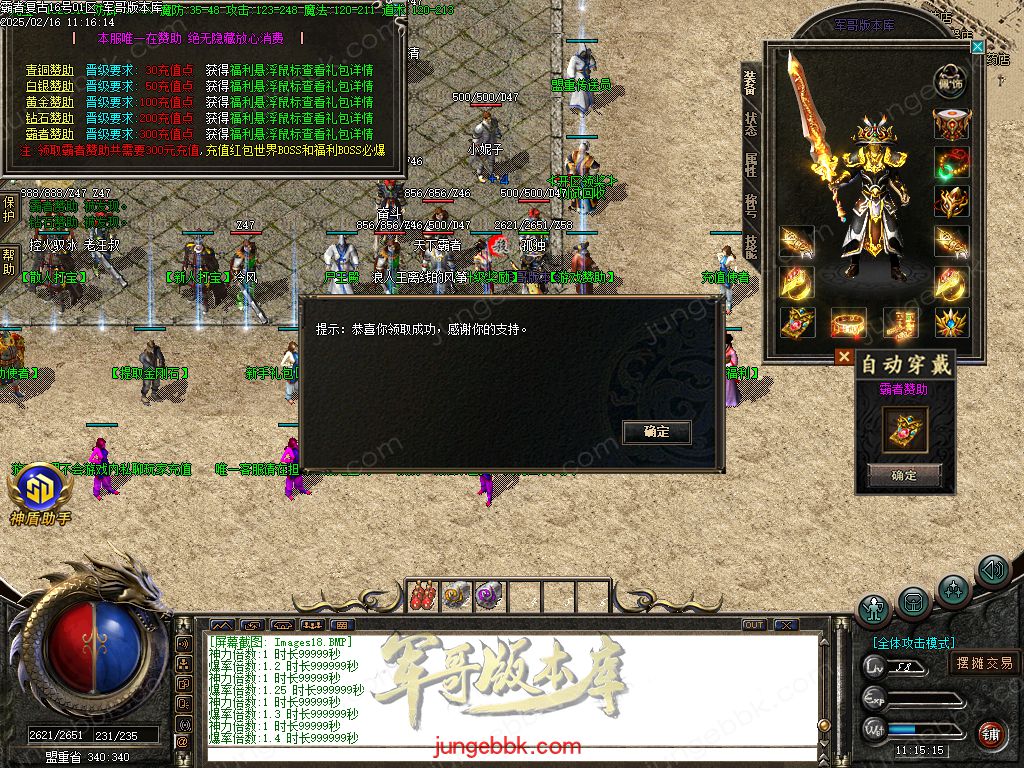The image size is (1024, 768).
Task: Confirm the claim-success prompt dialog
Action: [656, 432]
